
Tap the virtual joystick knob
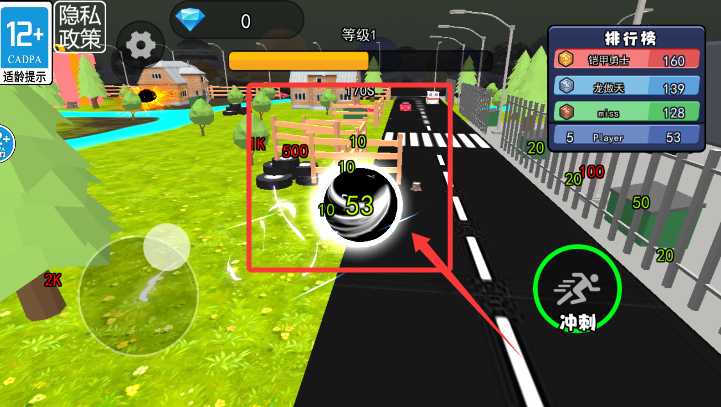166,247
